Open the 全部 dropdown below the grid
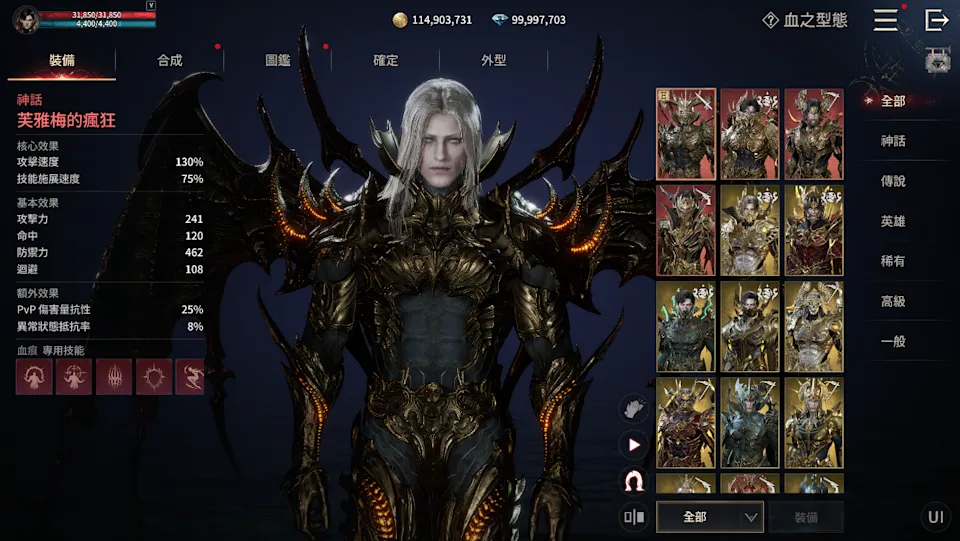 pyautogui.click(x=710, y=517)
